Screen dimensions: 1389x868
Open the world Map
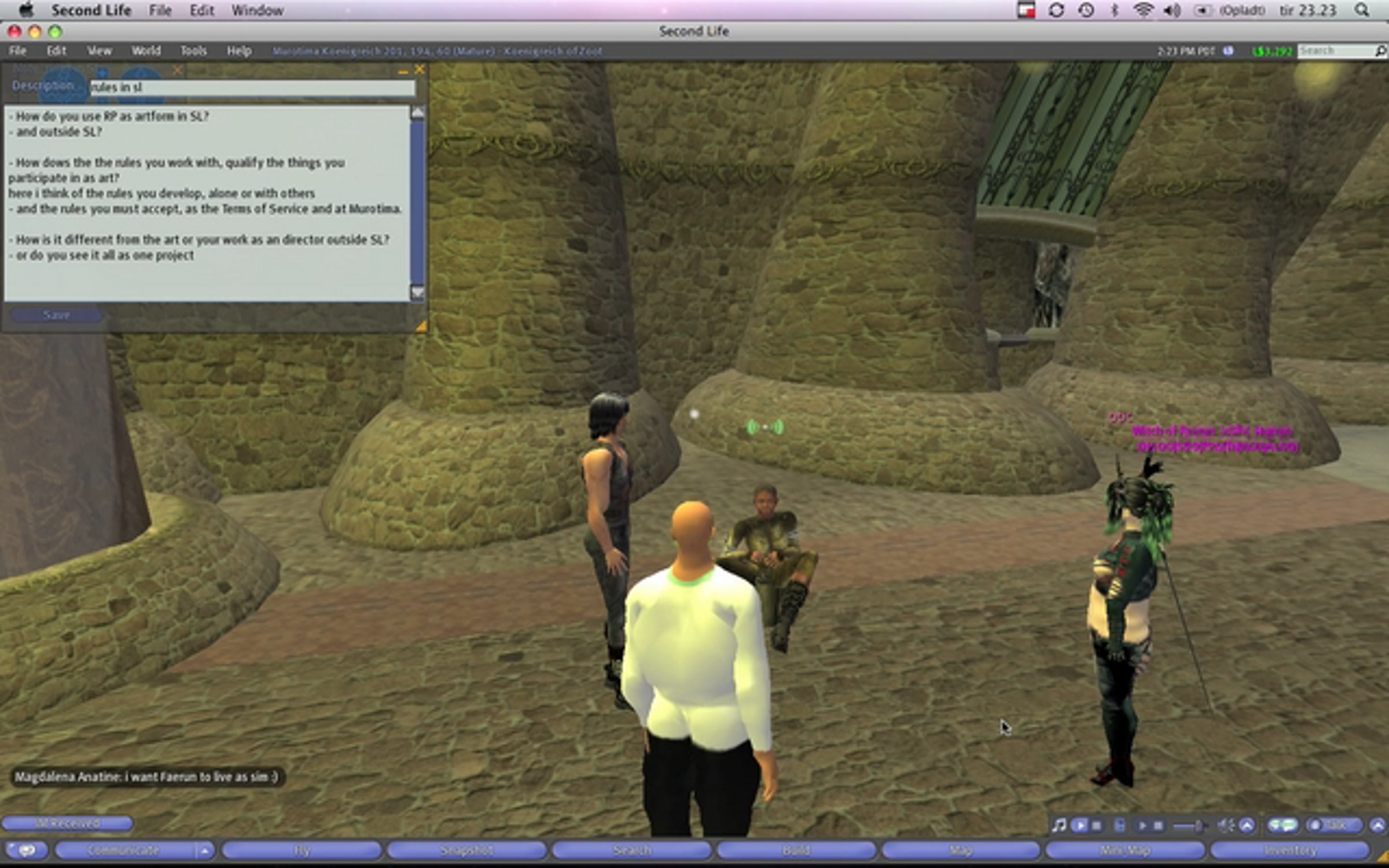point(961,850)
